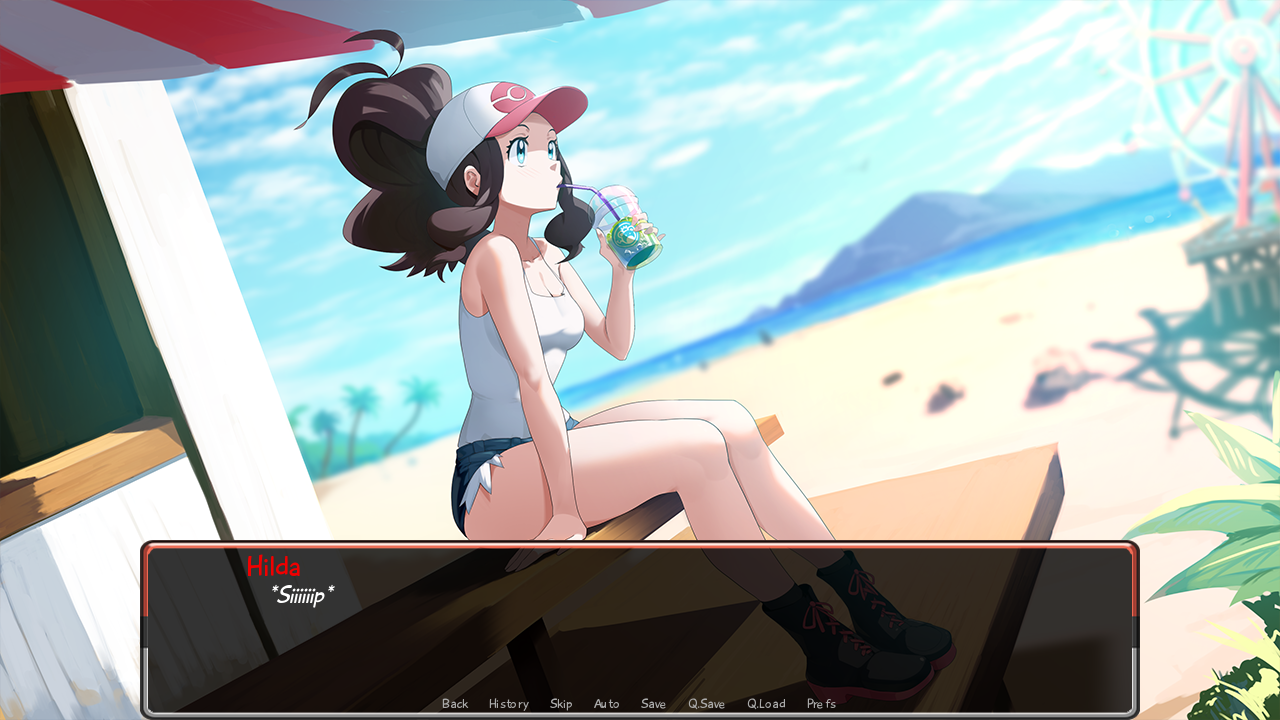Viewport: 1280px width, 720px height.
Task: Click Hilda's name label in the textbox
Action: pos(276,566)
